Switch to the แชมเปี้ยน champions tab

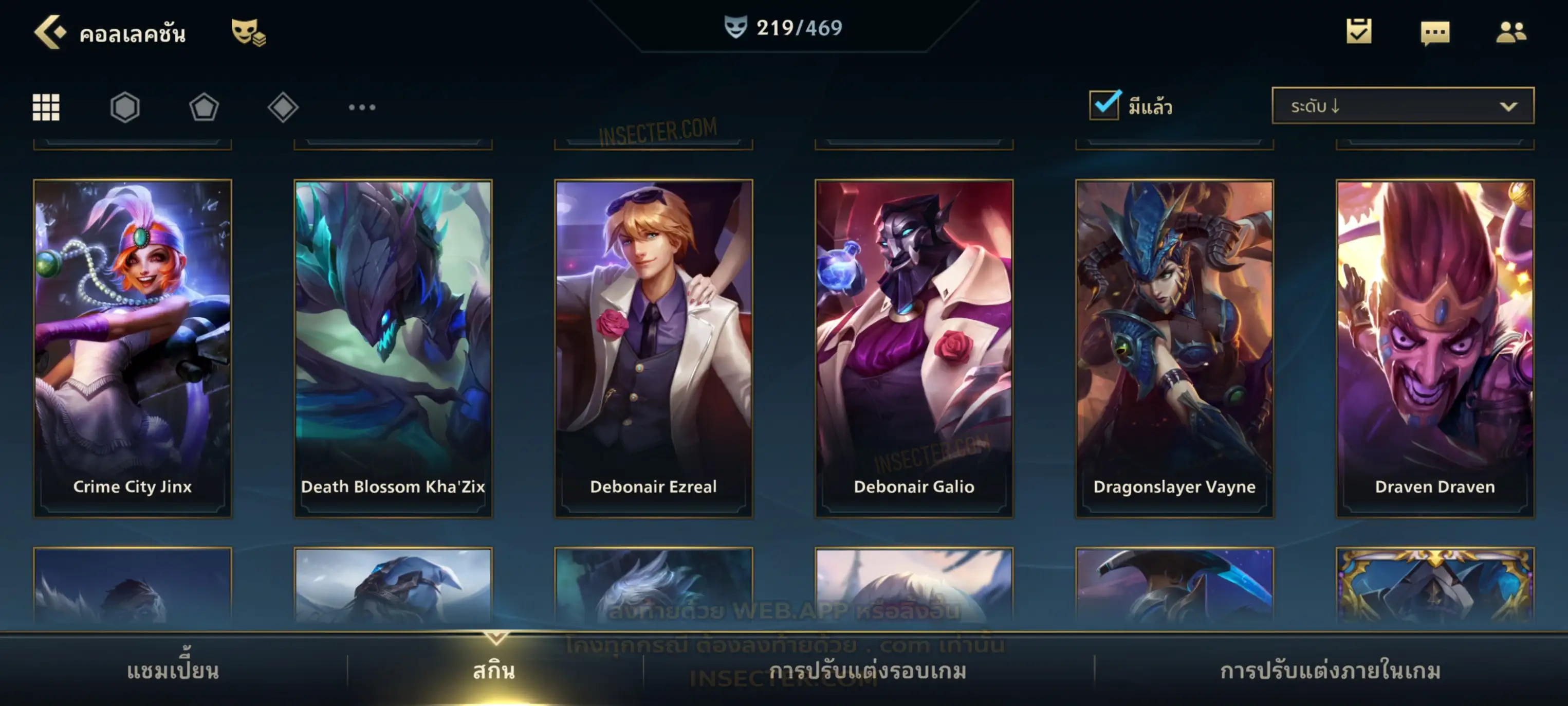173,671
